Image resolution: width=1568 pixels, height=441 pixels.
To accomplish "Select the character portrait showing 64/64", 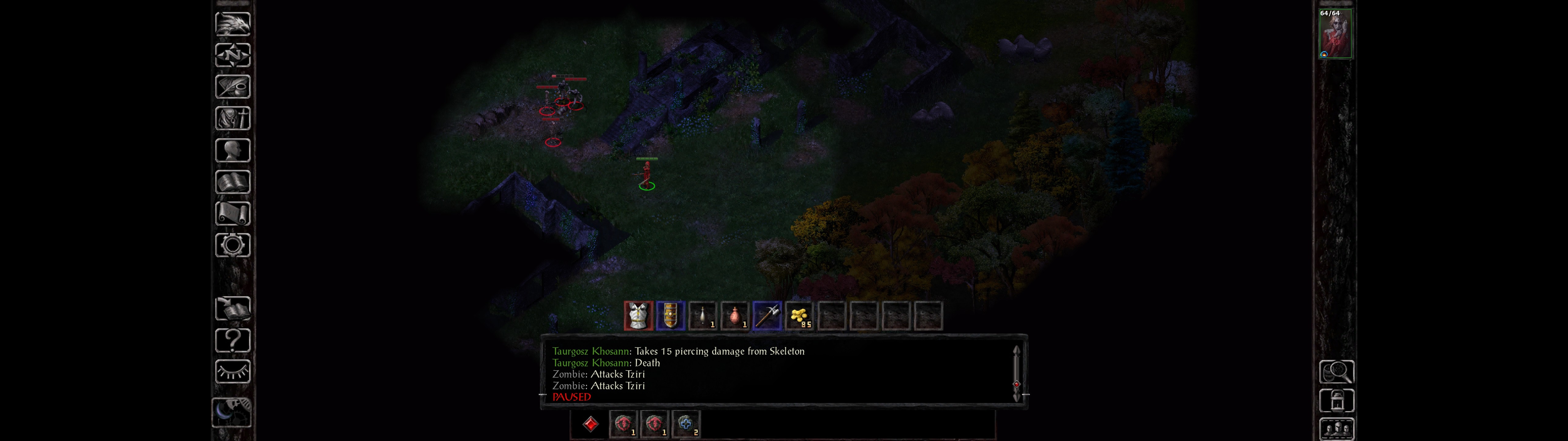I will pyautogui.click(x=1336, y=34).
